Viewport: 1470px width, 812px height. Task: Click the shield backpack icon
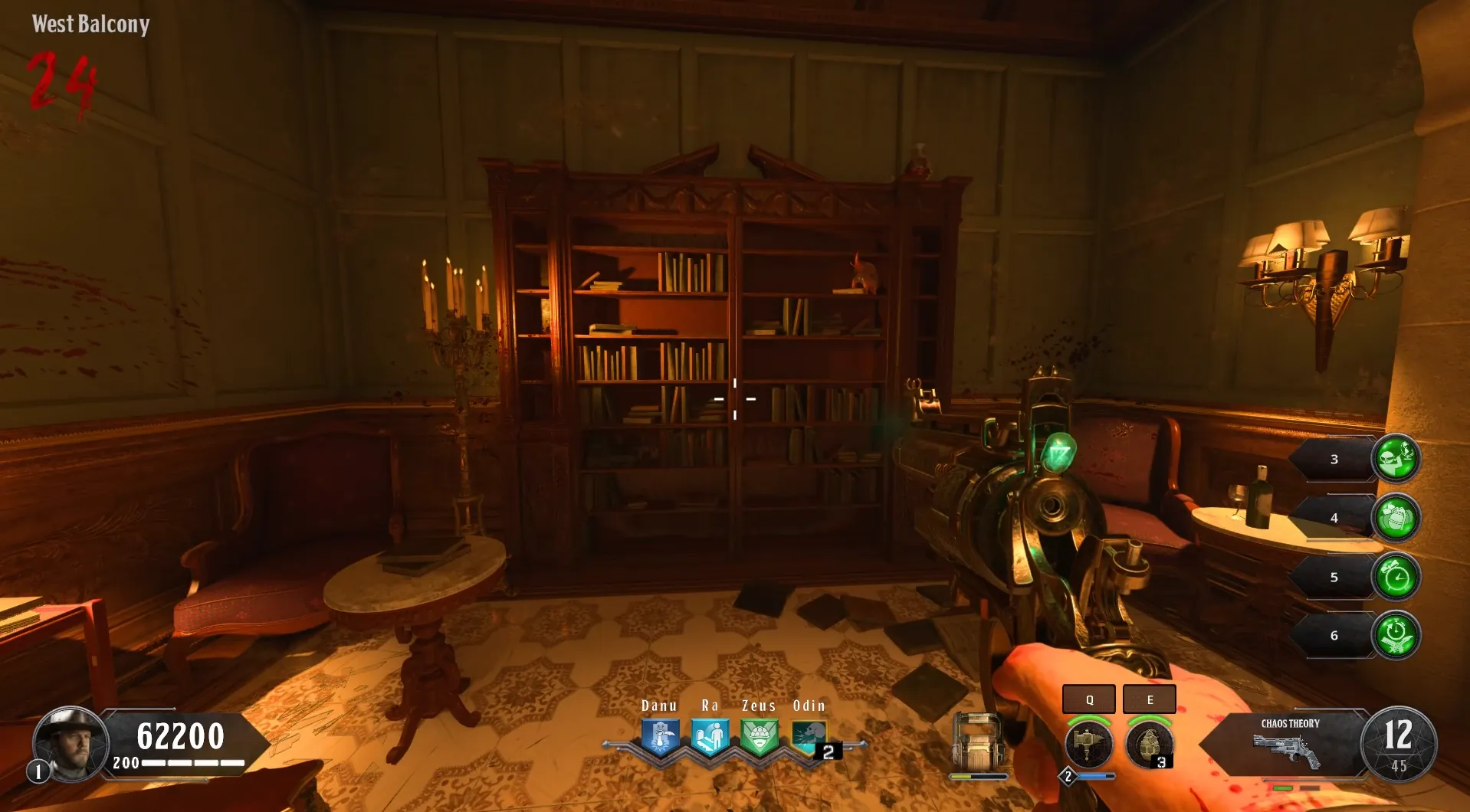(978, 743)
